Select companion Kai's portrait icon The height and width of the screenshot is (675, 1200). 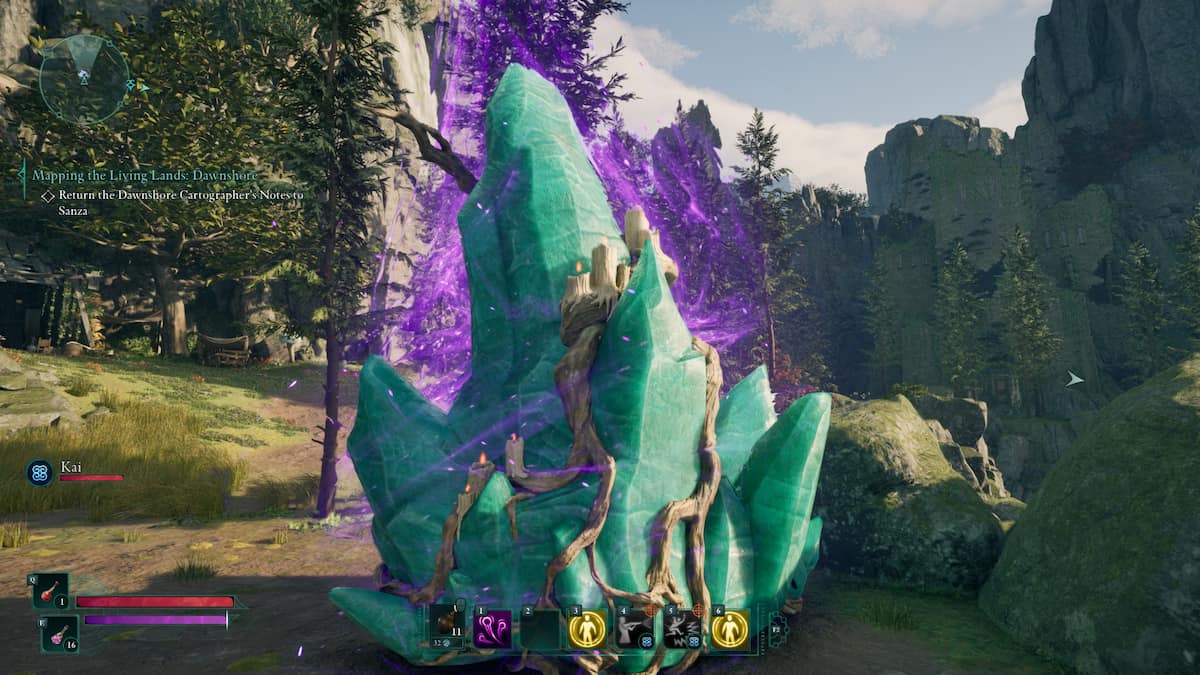[x=40, y=472]
